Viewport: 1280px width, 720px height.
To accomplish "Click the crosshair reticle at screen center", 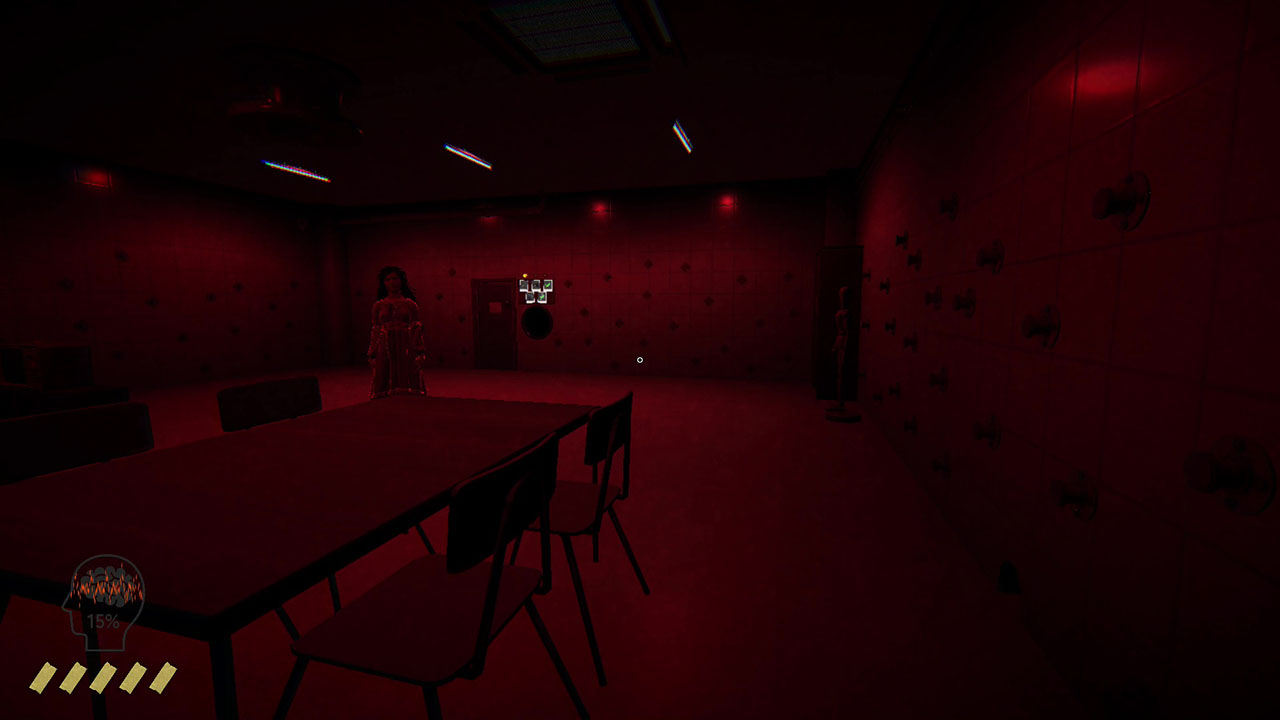I will [x=640, y=358].
